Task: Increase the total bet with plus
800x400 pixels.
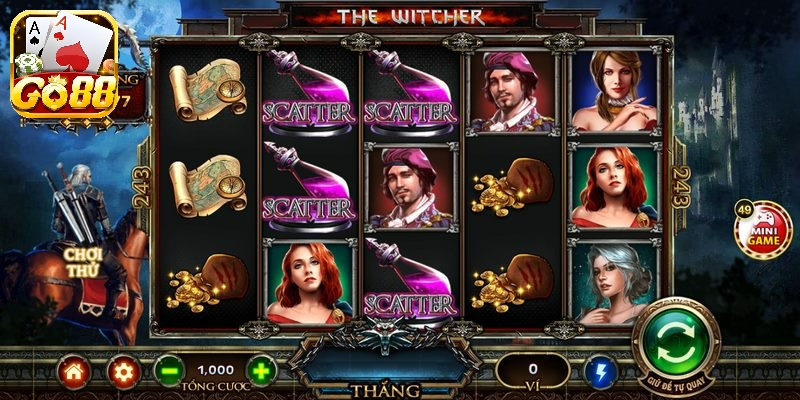Action: (x=260, y=372)
